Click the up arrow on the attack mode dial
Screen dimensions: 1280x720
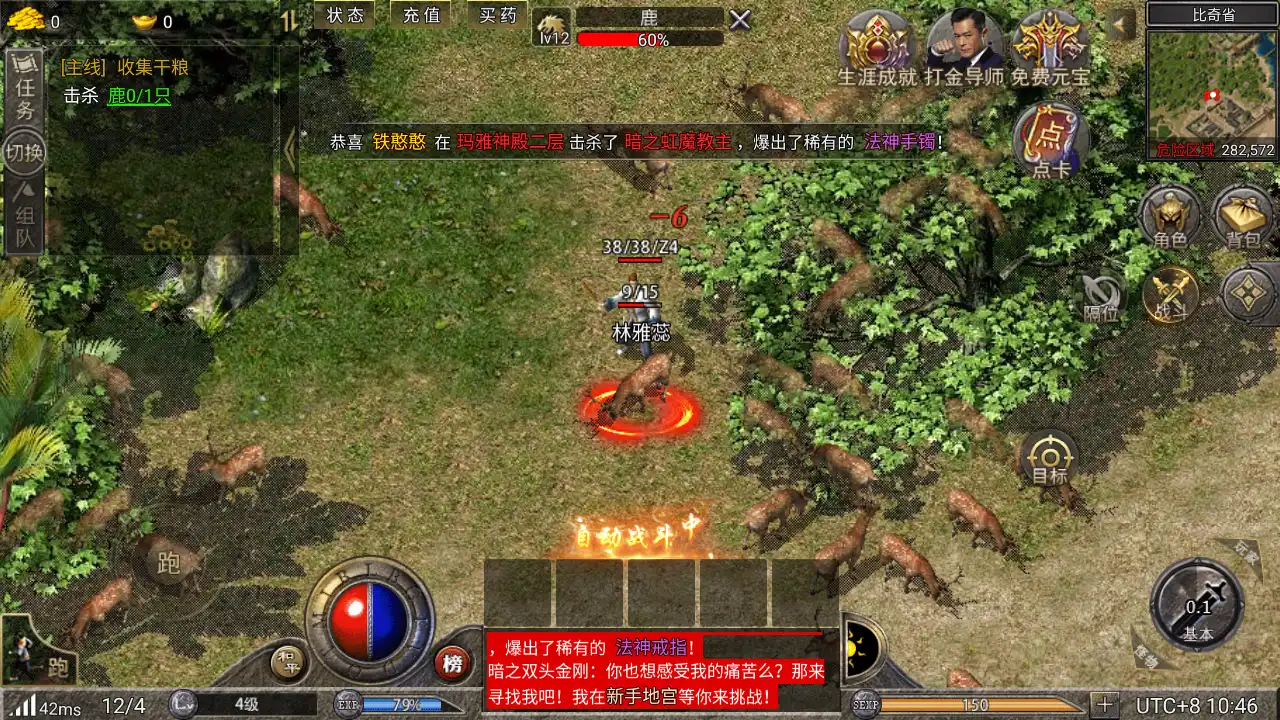pyautogui.click(x=1196, y=560)
